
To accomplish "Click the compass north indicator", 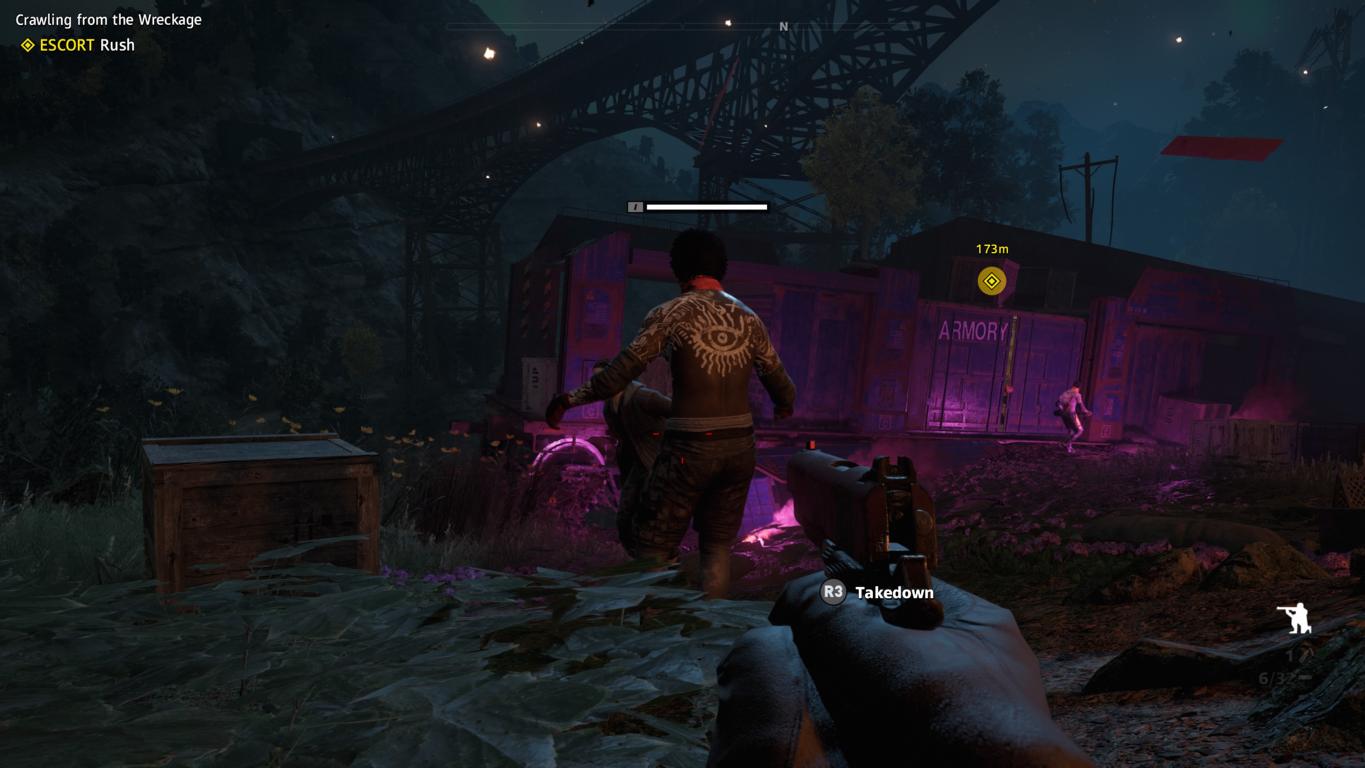I will [783, 27].
